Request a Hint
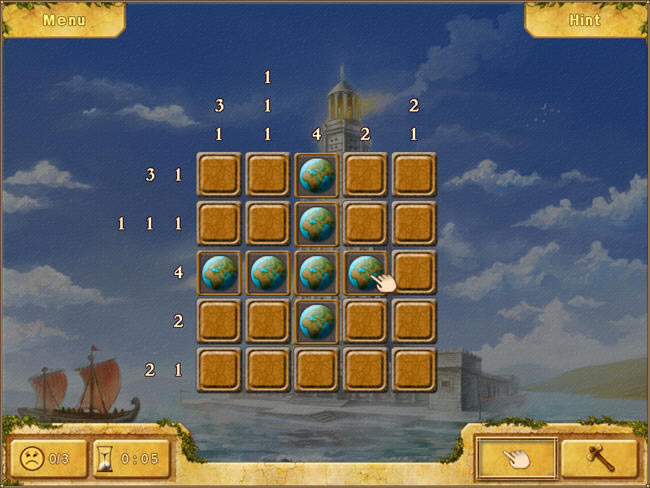The height and width of the screenshot is (488, 650). tap(584, 19)
